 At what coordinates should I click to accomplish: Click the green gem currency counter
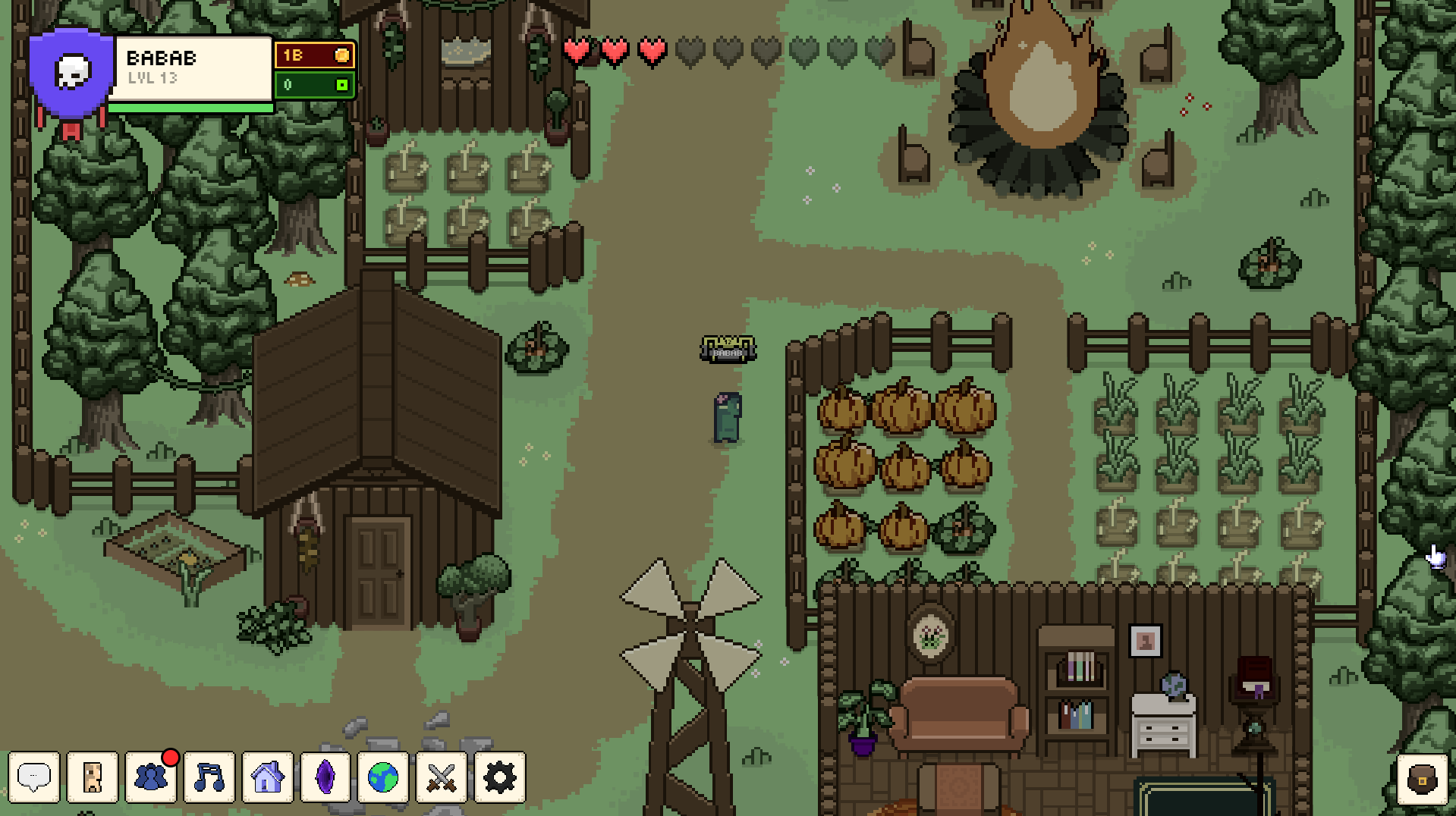tap(314, 85)
